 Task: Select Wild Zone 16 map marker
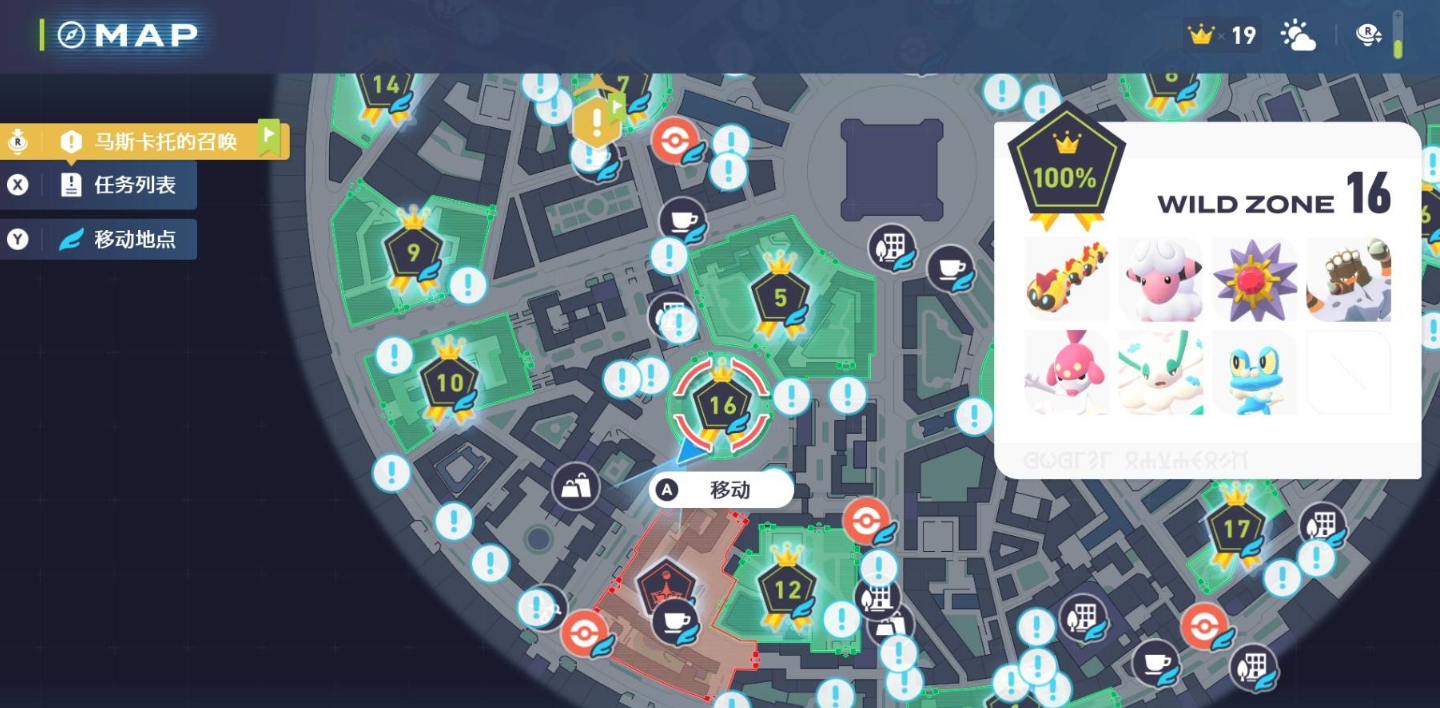[722, 405]
